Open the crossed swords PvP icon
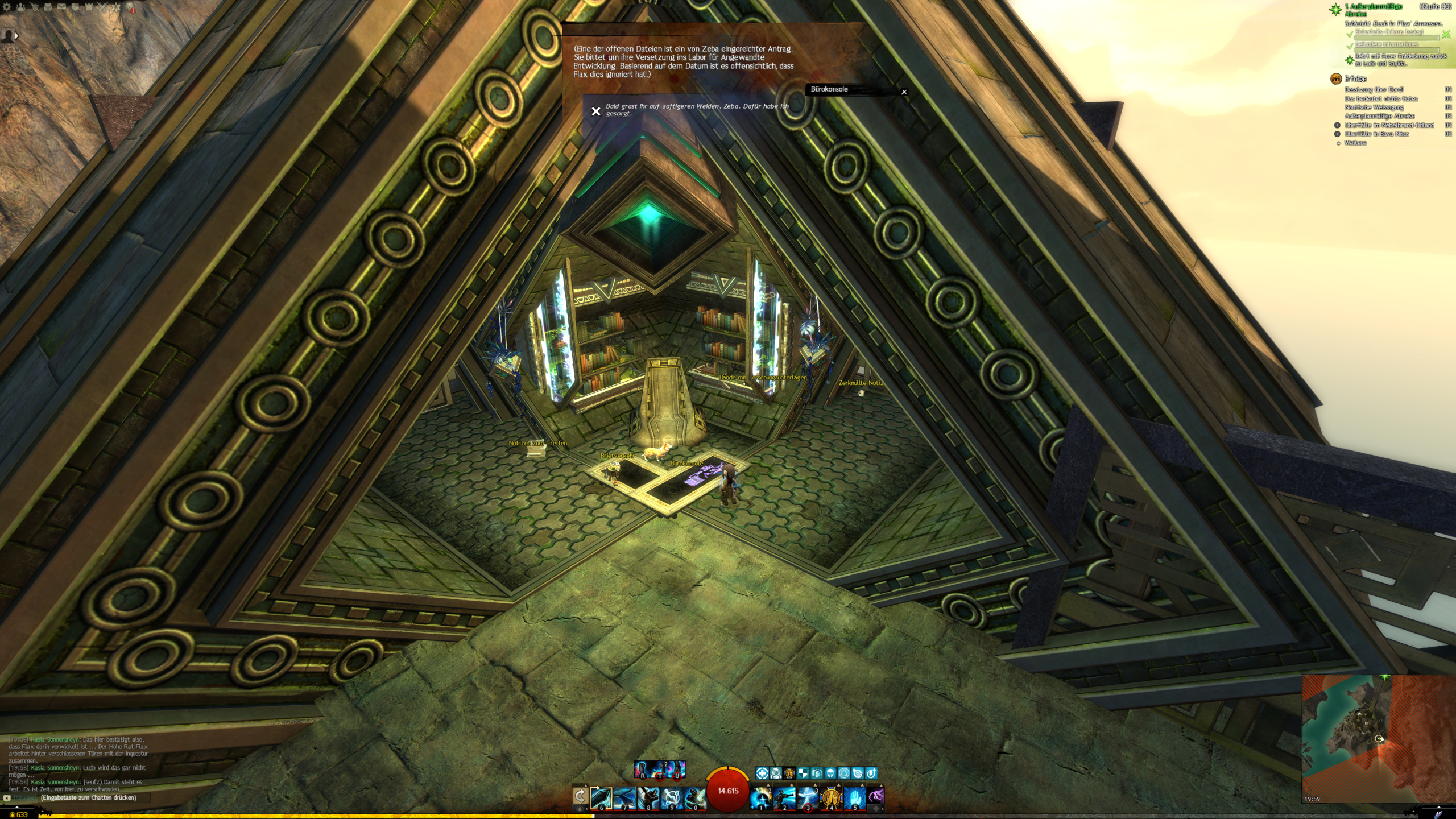This screenshot has height=819, width=1456. click(x=102, y=7)
